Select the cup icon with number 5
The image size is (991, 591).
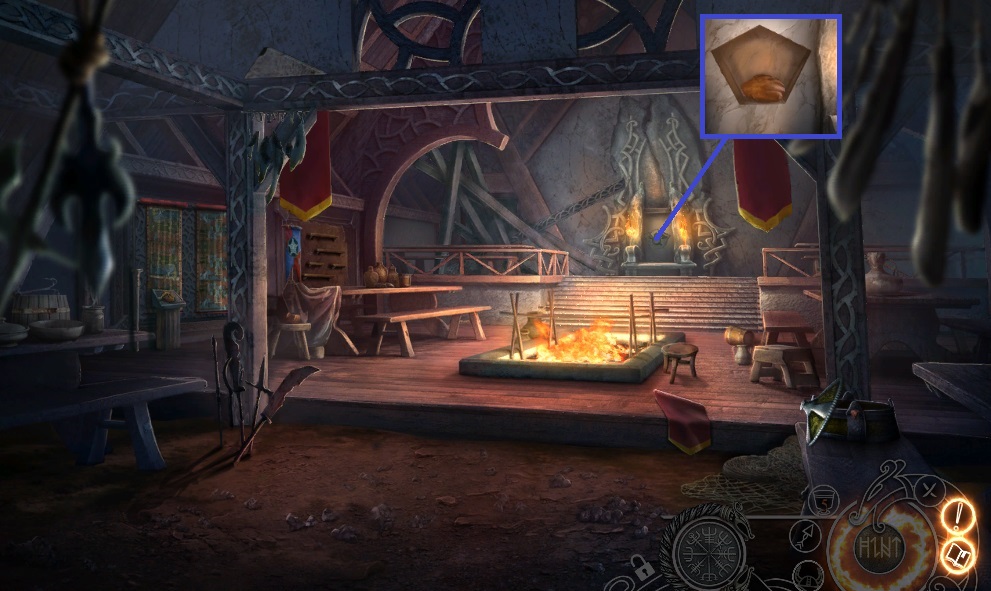822,499
